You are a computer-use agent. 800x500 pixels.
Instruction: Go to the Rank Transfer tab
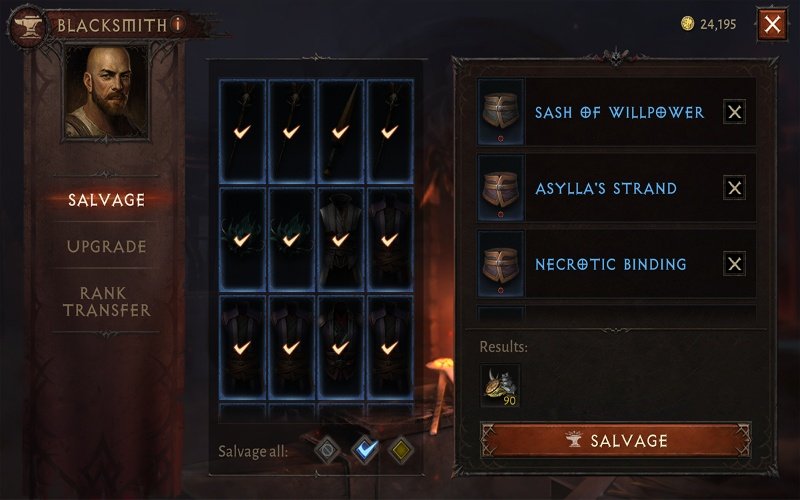coord(106,301)
